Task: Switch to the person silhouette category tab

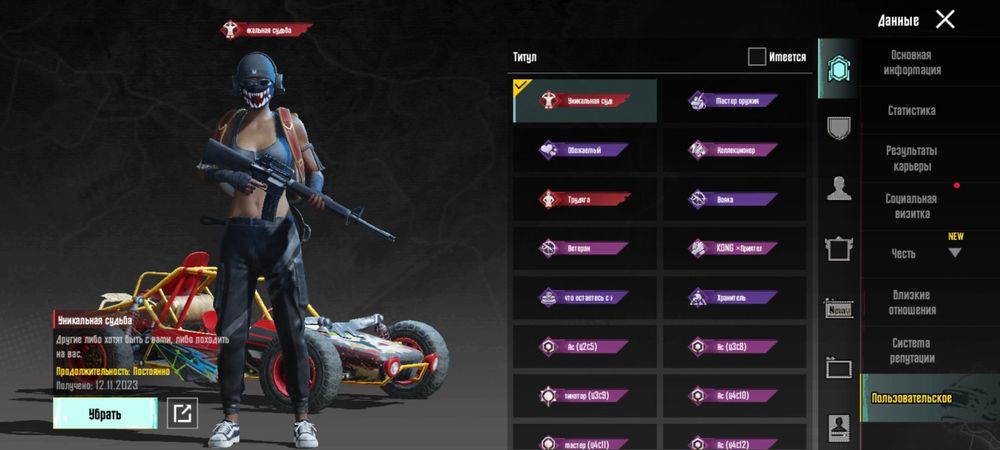Action: [838, 188]
